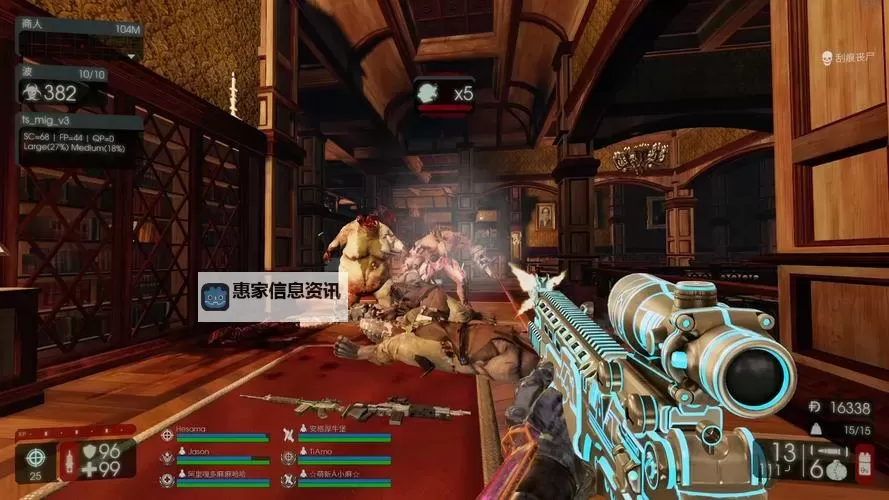Select player Hesama in the squad list
889x500 pixels.
(215, 433)
